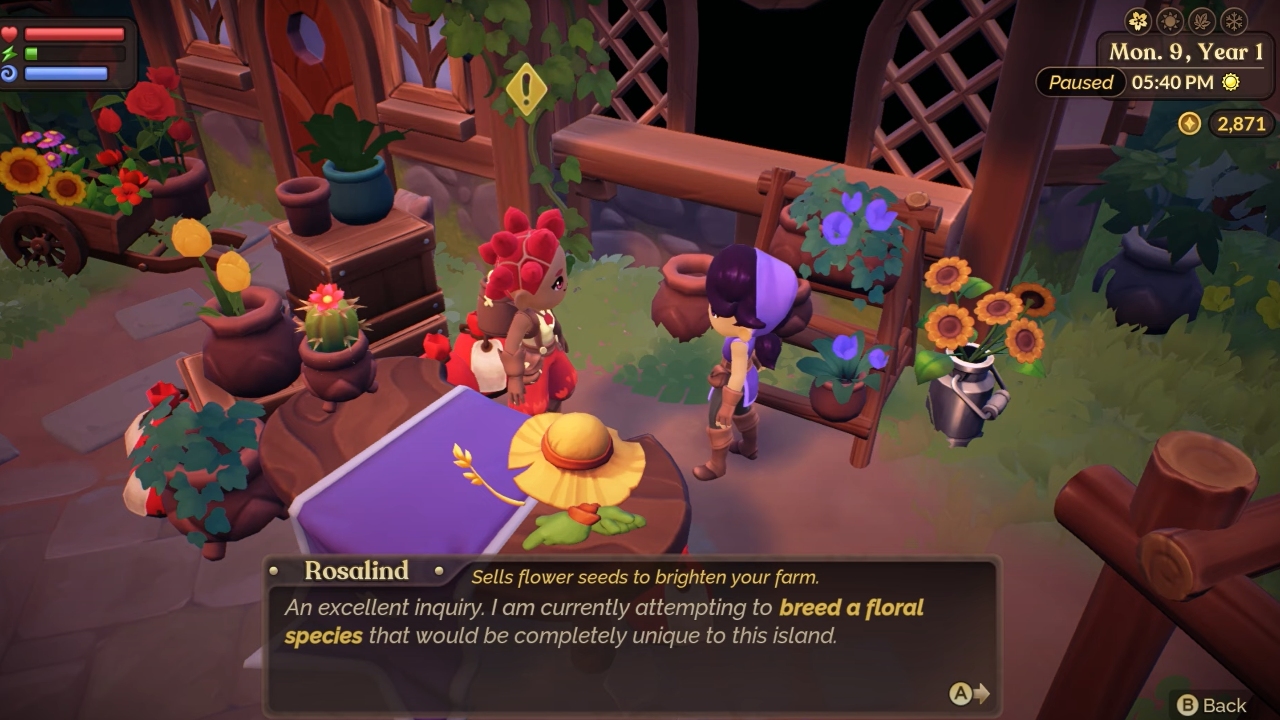The width and height of the screenshot is (1280, 720).
Task: Click the sunny weather icon beside the clock
Action: [1229, 83]
